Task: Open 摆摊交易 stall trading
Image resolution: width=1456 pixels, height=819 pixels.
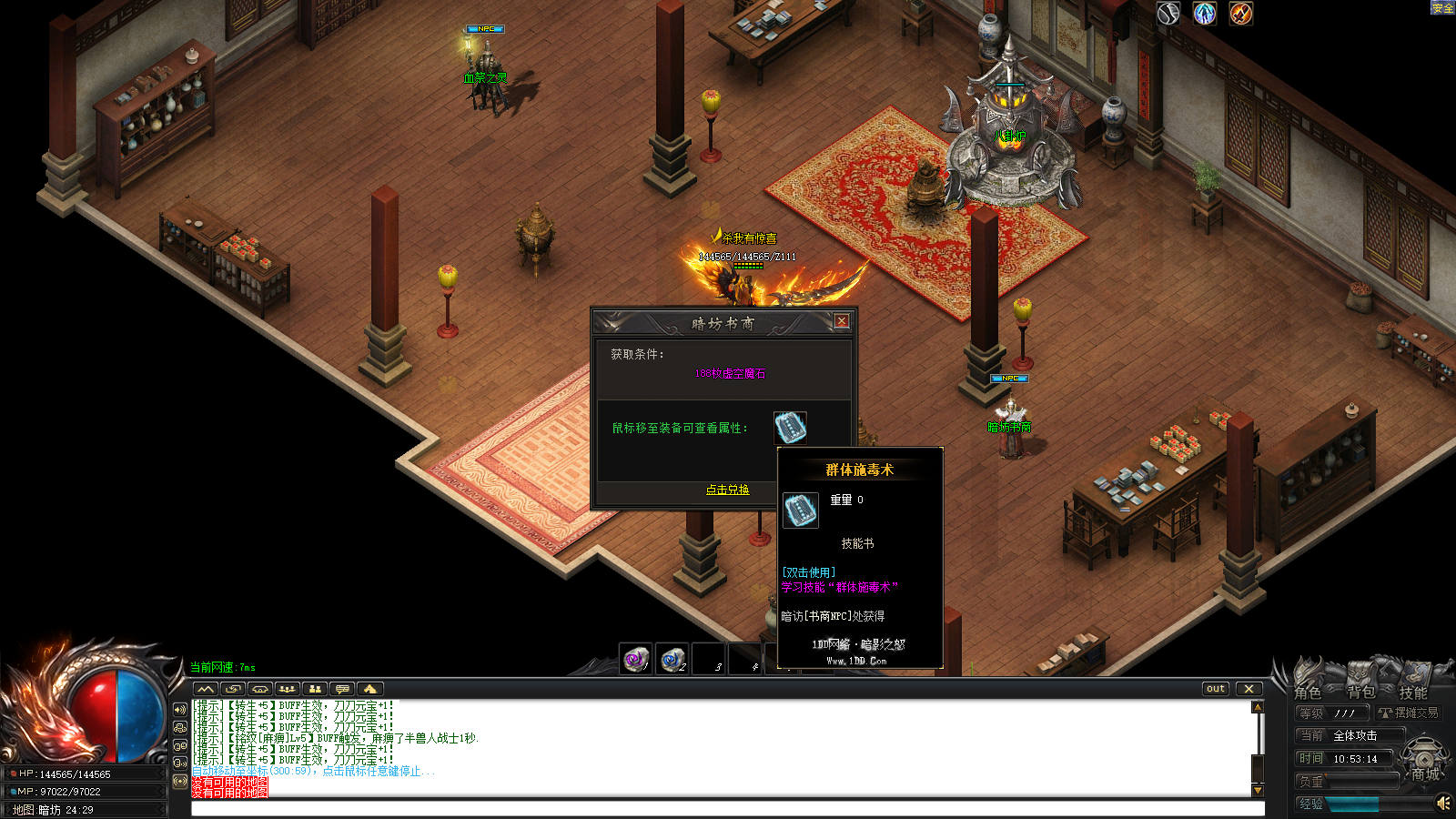Action: [1409, 713]
